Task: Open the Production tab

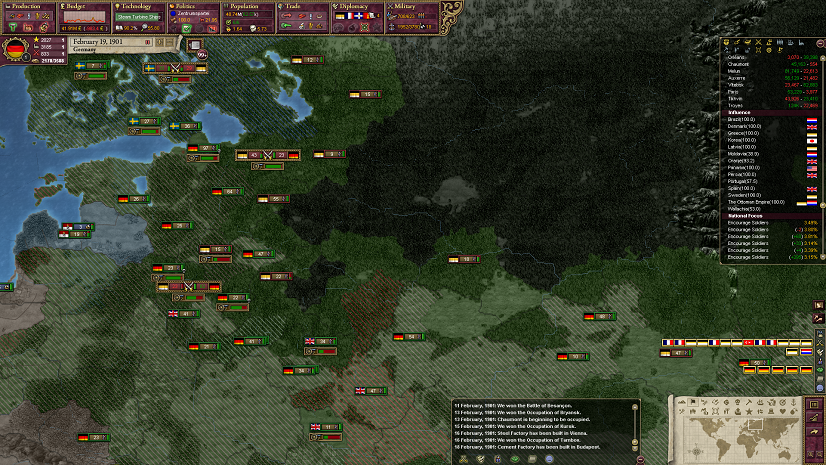Action: pos(28,6)
